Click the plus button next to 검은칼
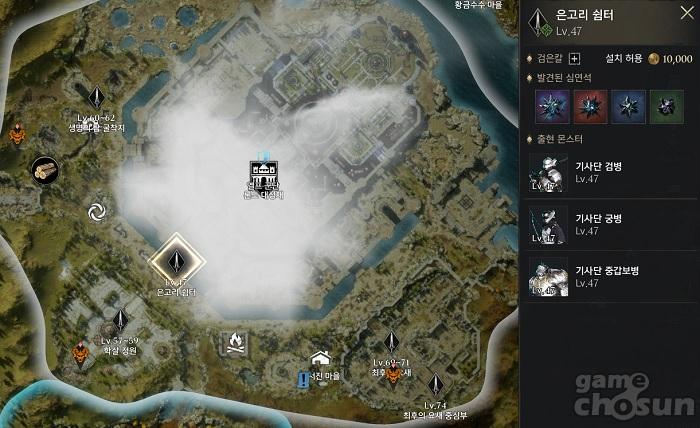 574,58
